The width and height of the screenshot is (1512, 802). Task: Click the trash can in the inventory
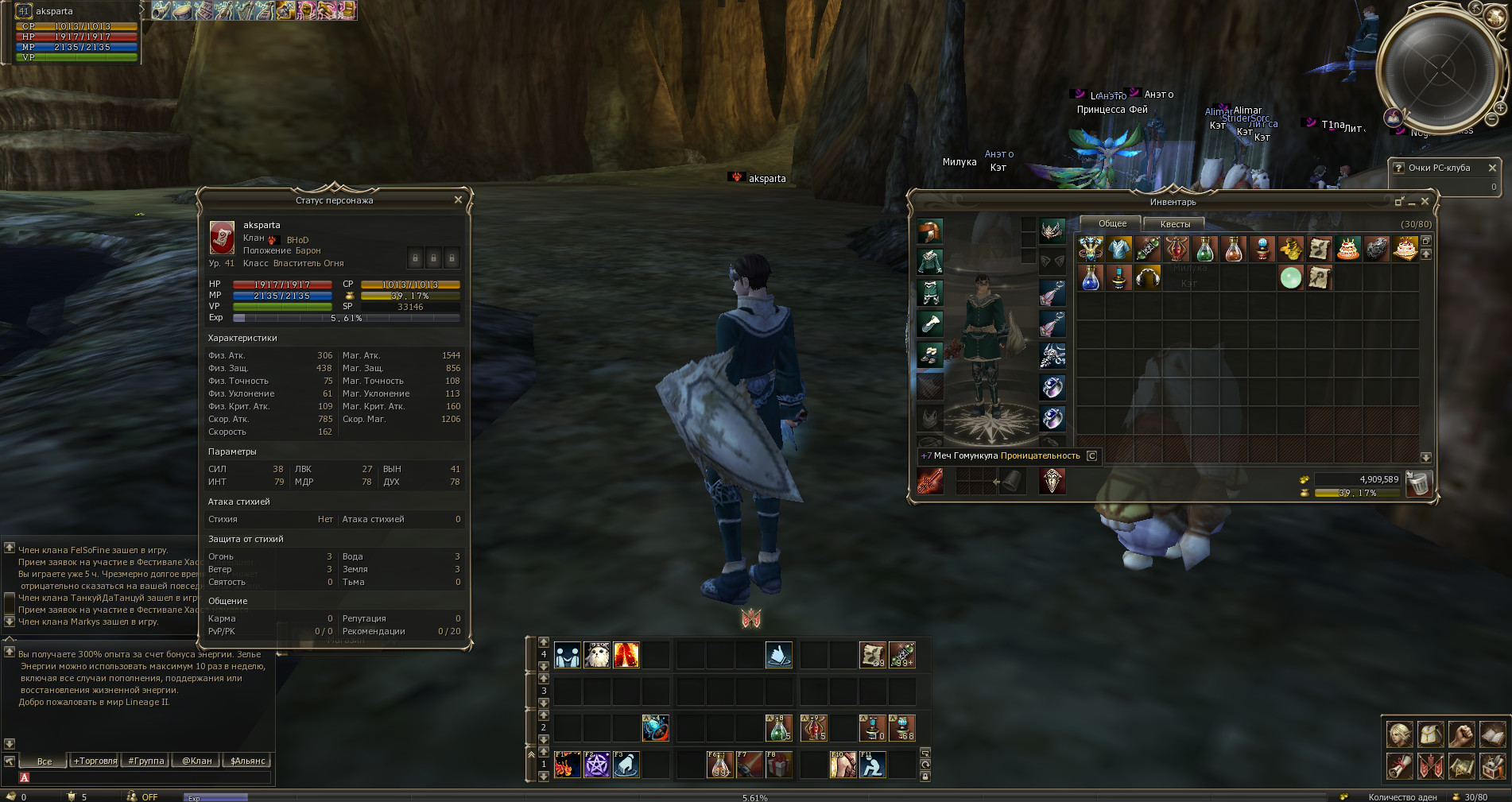pyautogui.click(x=1418, y=483)
